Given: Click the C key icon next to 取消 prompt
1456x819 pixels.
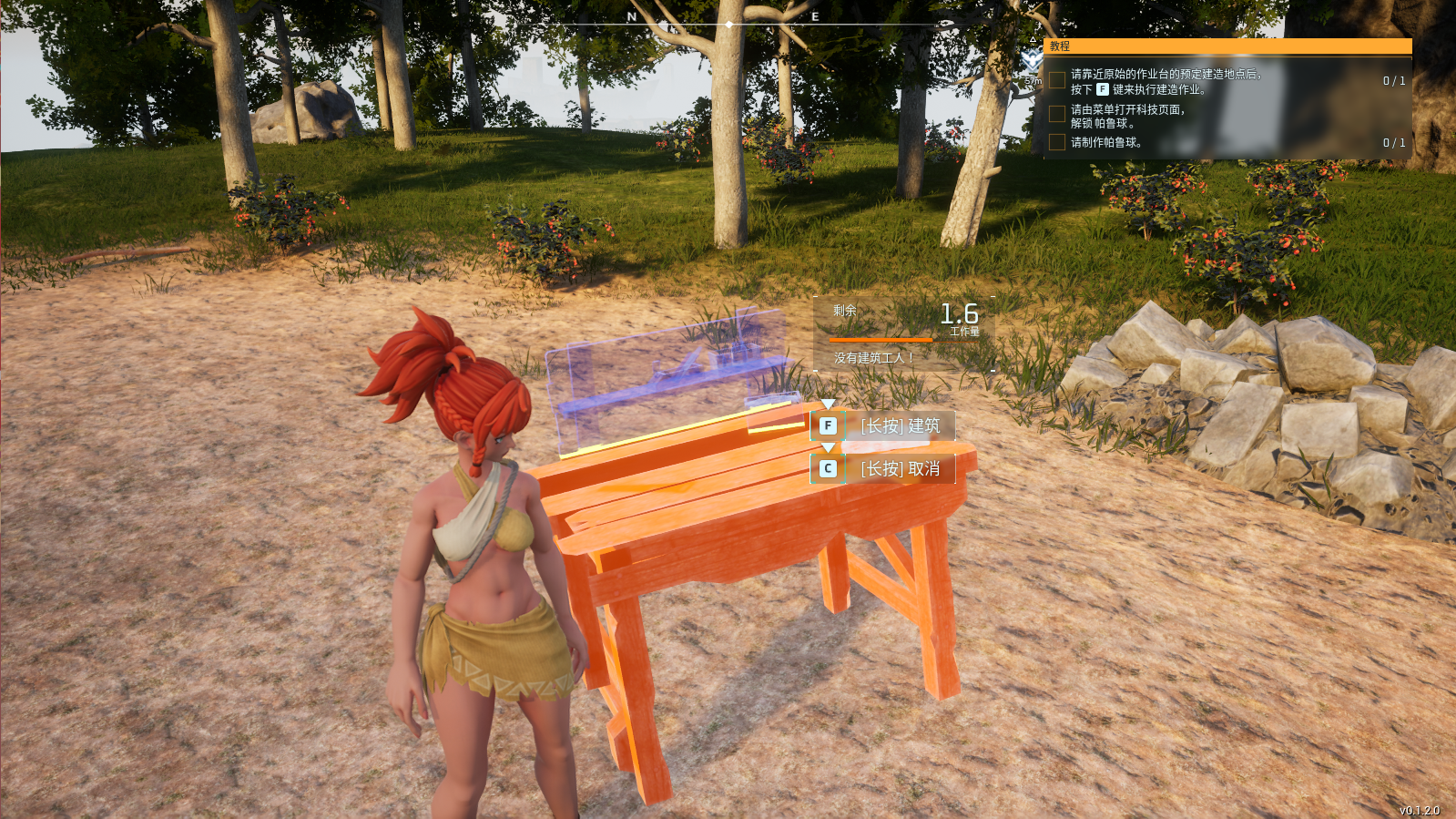Looking at the screenshot, I should click(x=828, y=467).
